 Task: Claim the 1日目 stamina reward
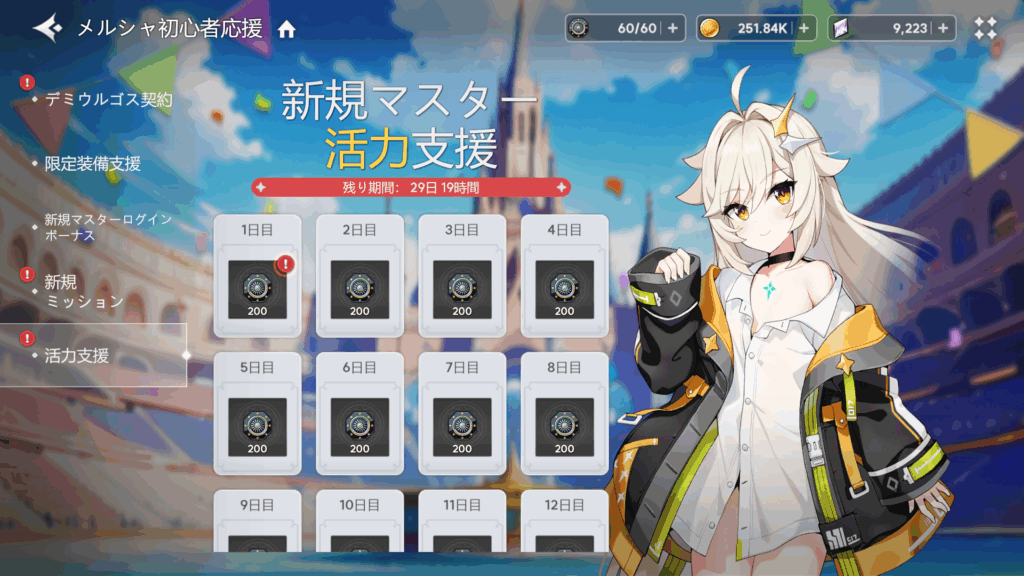pyautogui.click(x=257, y=277)
